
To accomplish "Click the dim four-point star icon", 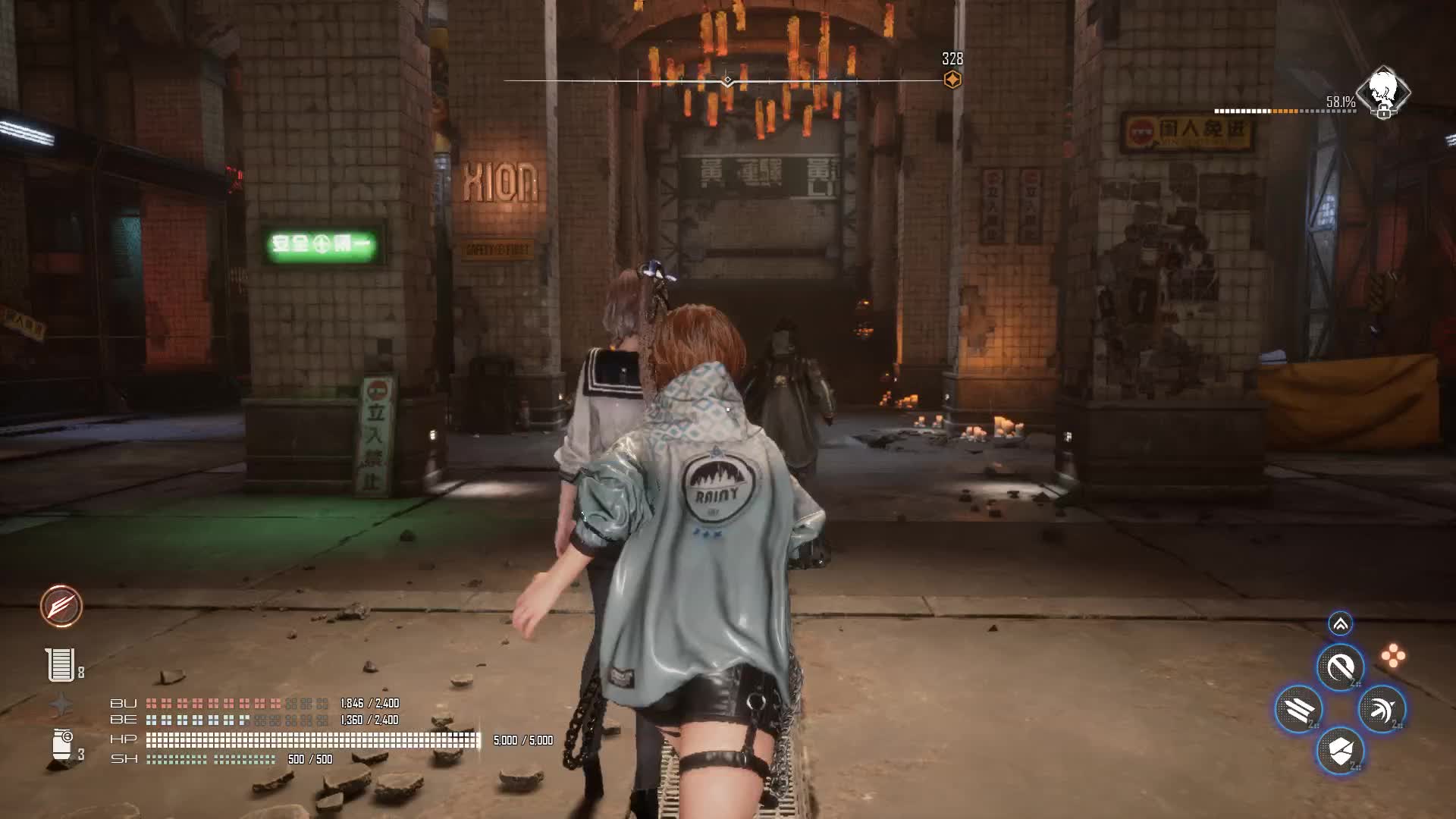I will [61, 704].
